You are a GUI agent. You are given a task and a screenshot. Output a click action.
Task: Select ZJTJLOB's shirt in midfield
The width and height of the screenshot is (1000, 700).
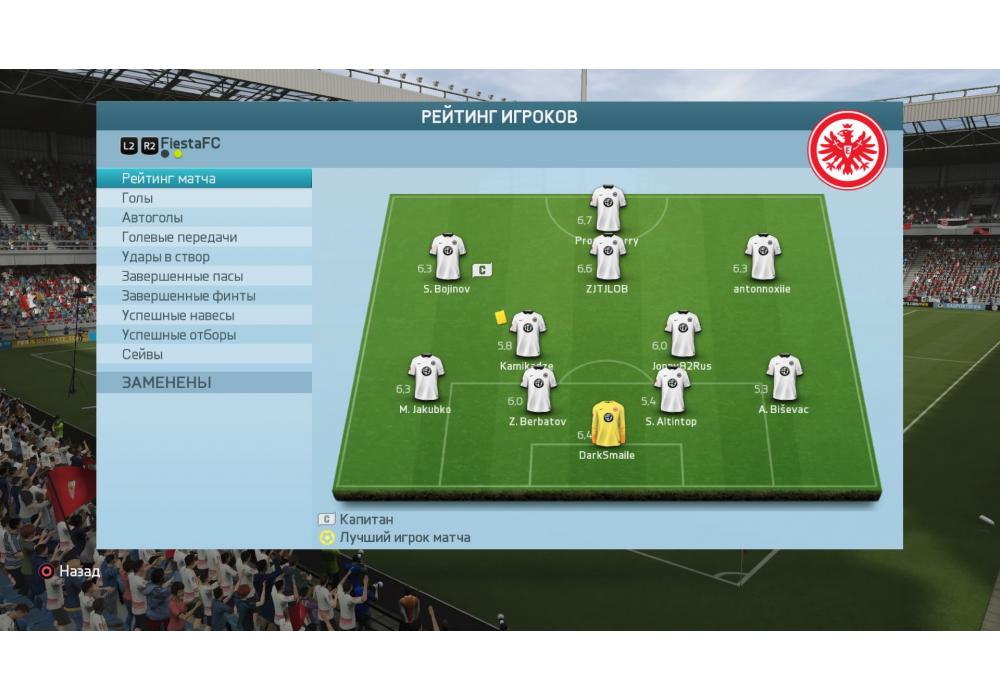[607, 257]
